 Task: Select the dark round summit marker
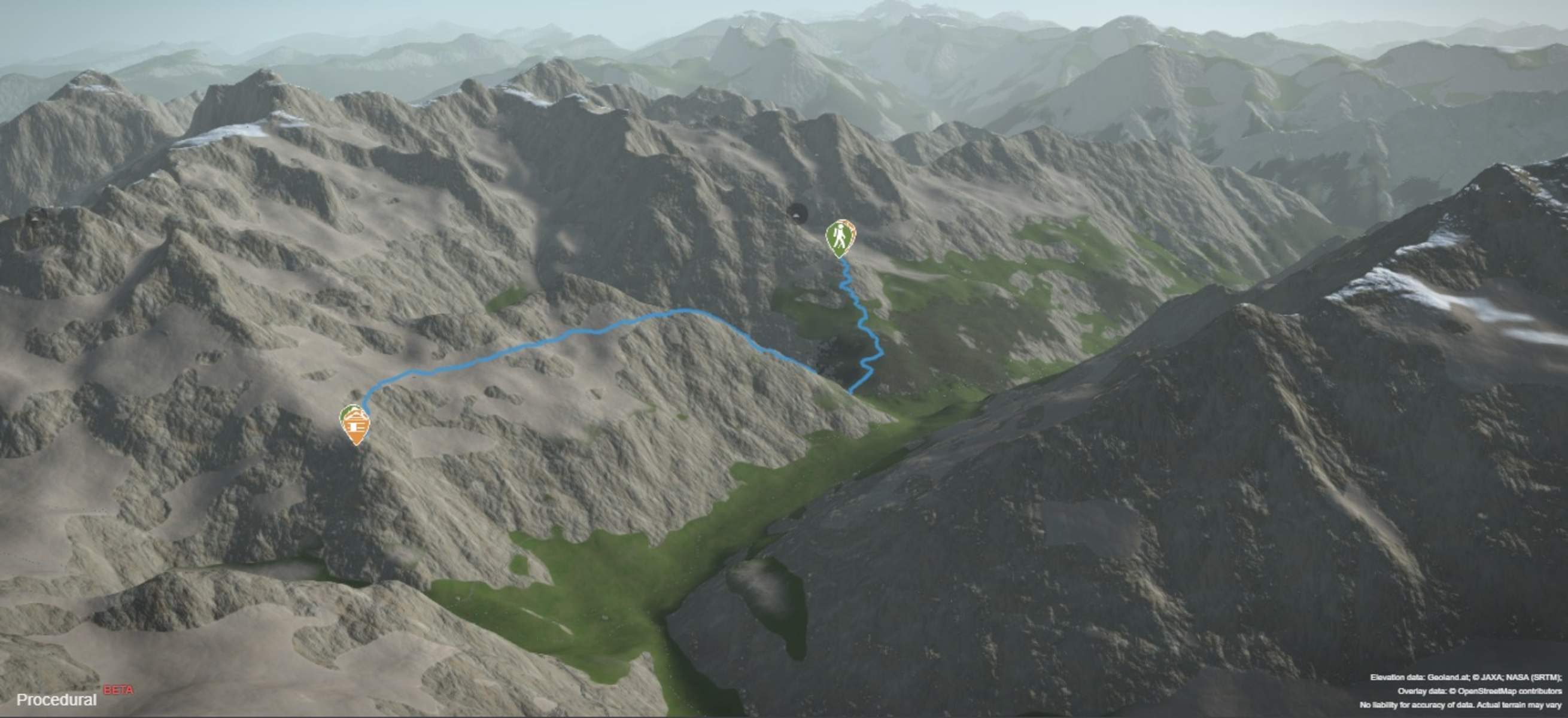(797, 213)
